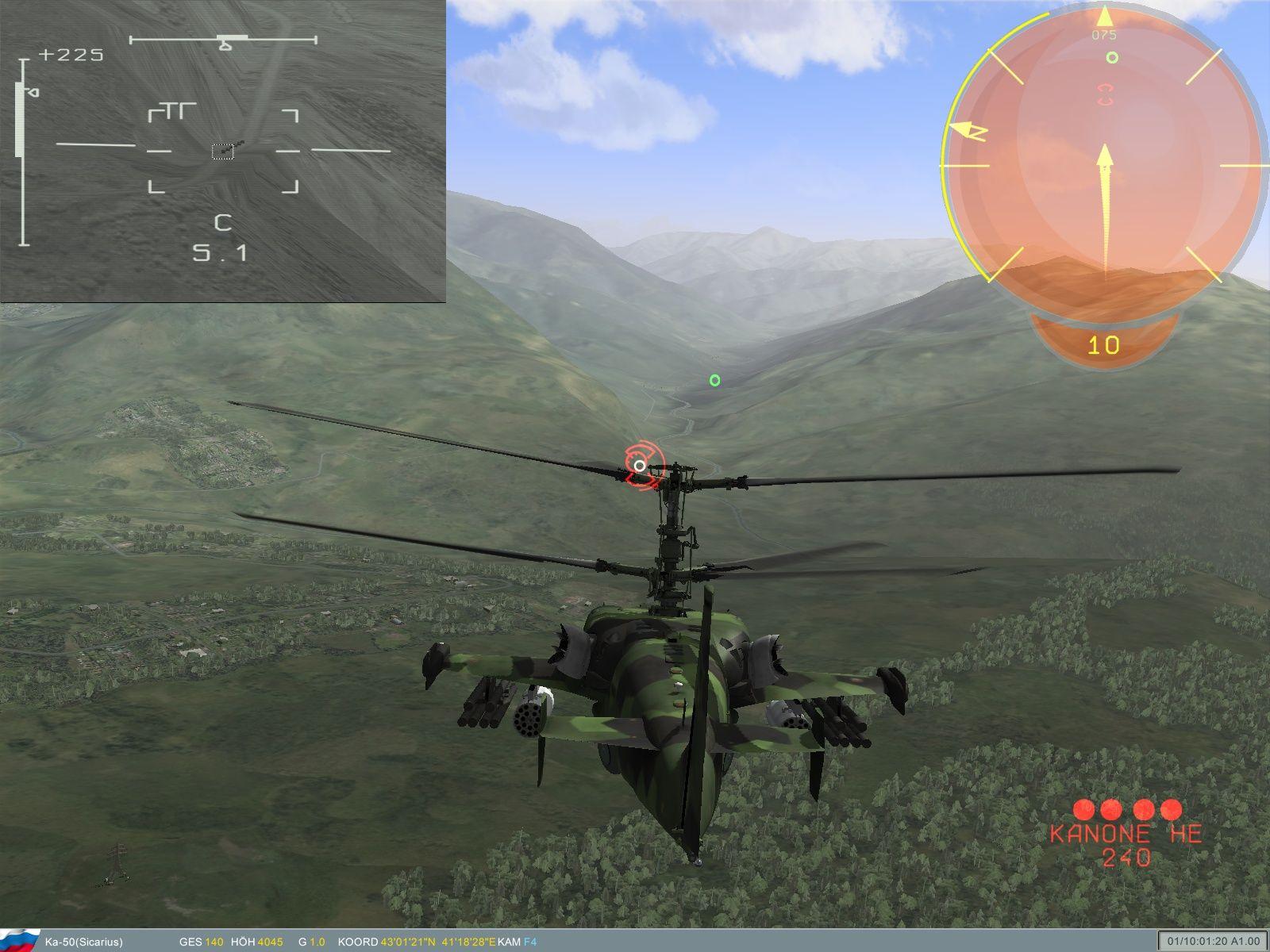Screen dimensions: 1270x952
Task: Expand the zoom level 5.1 indicator
Action: 218,251
